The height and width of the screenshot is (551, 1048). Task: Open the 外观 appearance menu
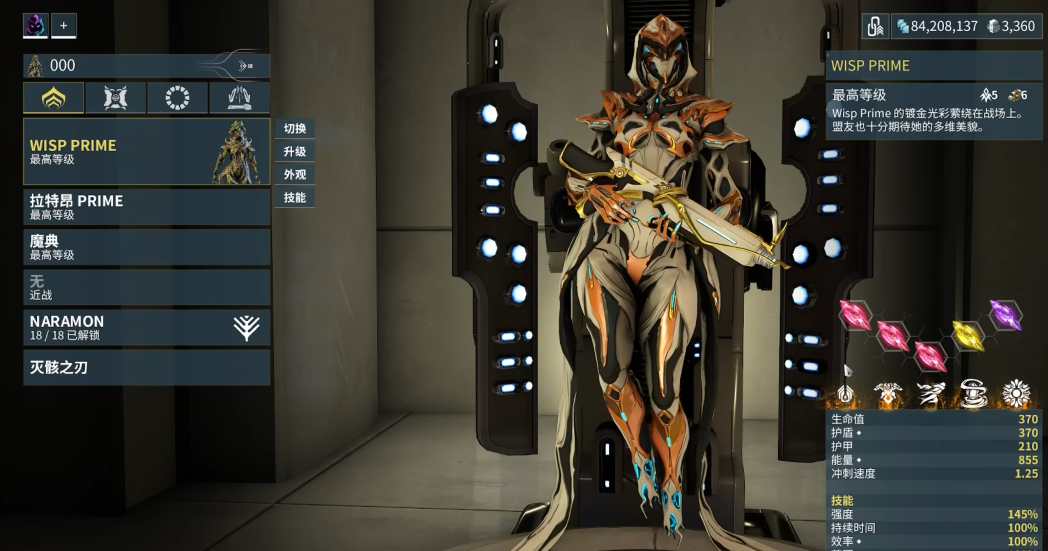(295, 175)
